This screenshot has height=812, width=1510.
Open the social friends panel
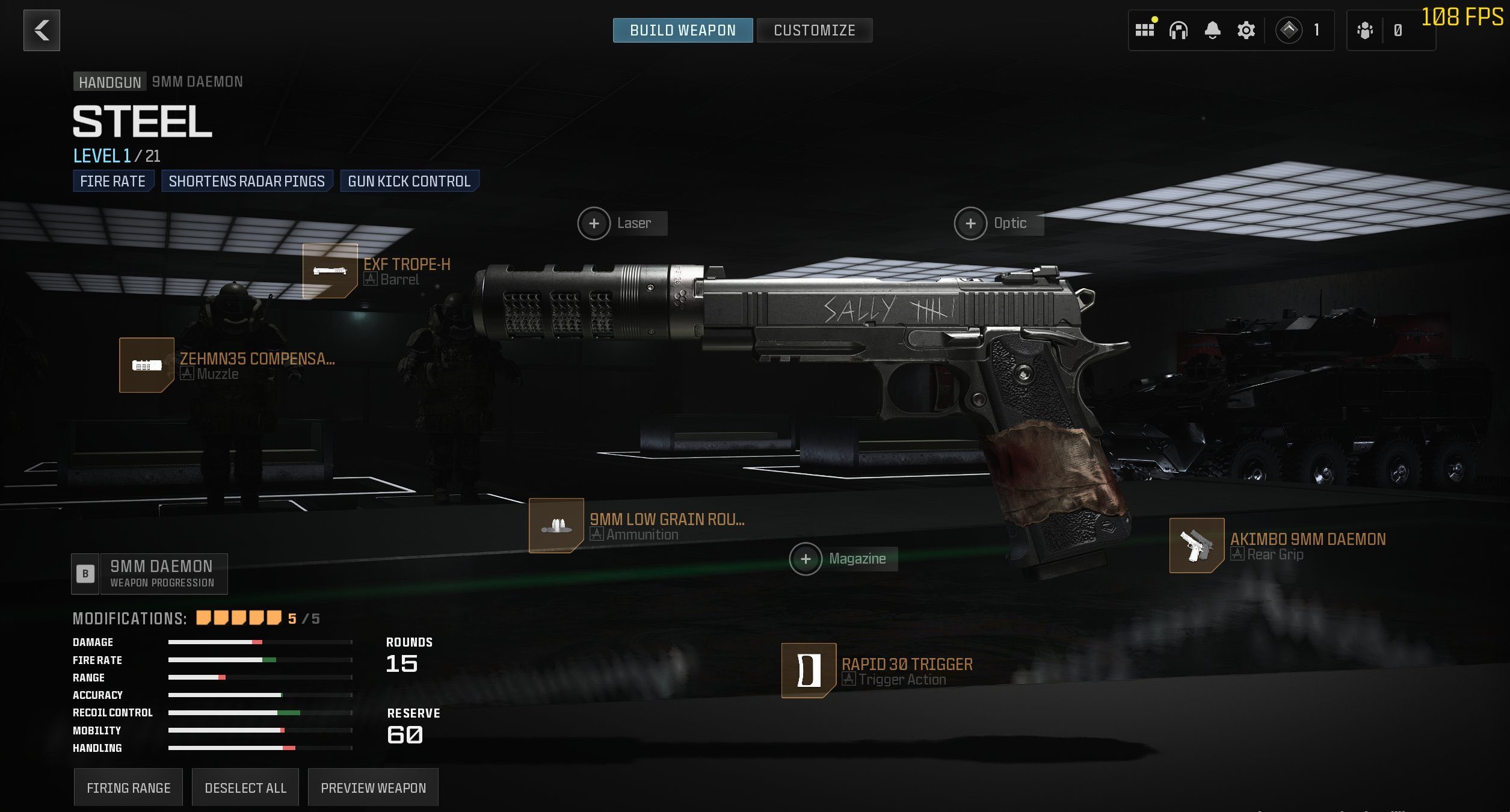(x=1364, y=30)
